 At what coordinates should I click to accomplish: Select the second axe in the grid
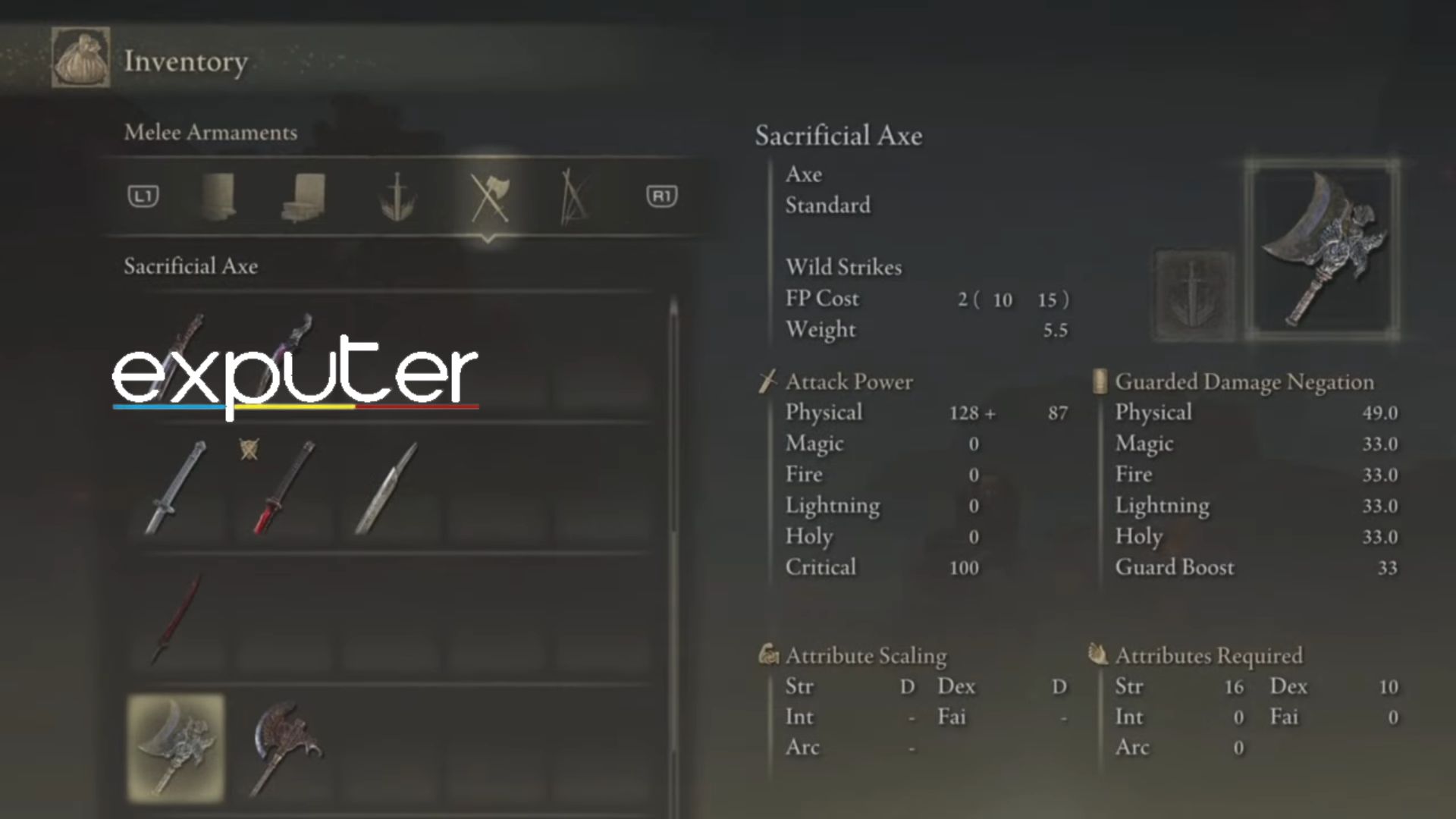[285, 747]
